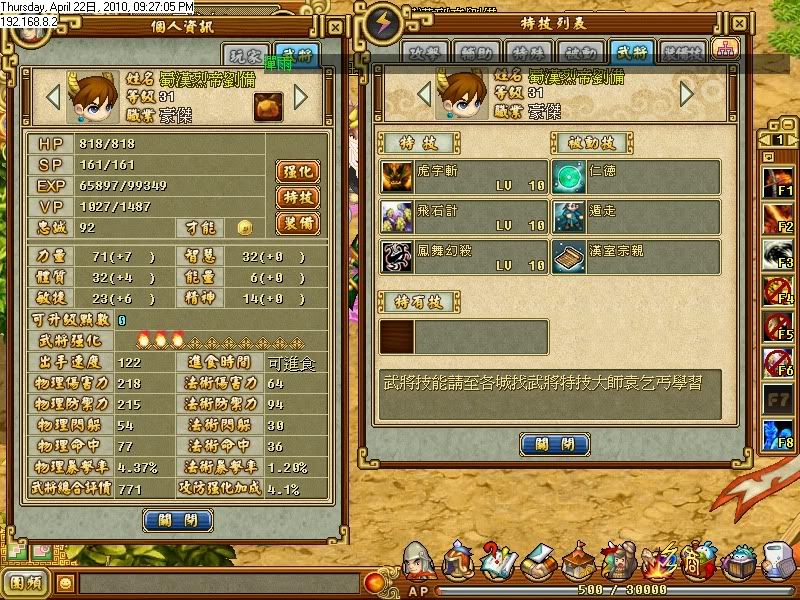Viewport: 800px width, 600px height.
Task: Show next general in skill list panel
Action: [x=686, y=94]
